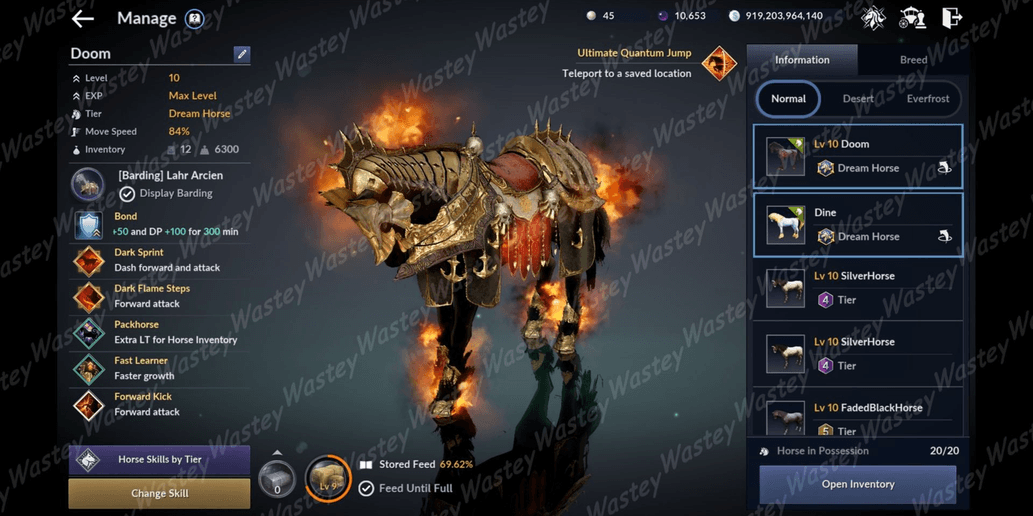
Task: Select the Packhorse skill icon
Action: [x=89, y=333]
